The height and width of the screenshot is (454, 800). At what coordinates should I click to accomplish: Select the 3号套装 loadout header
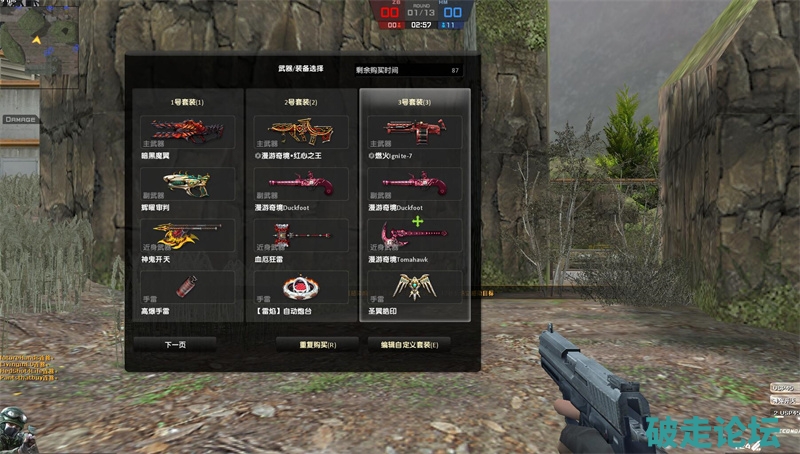click(x=414, y=102)
